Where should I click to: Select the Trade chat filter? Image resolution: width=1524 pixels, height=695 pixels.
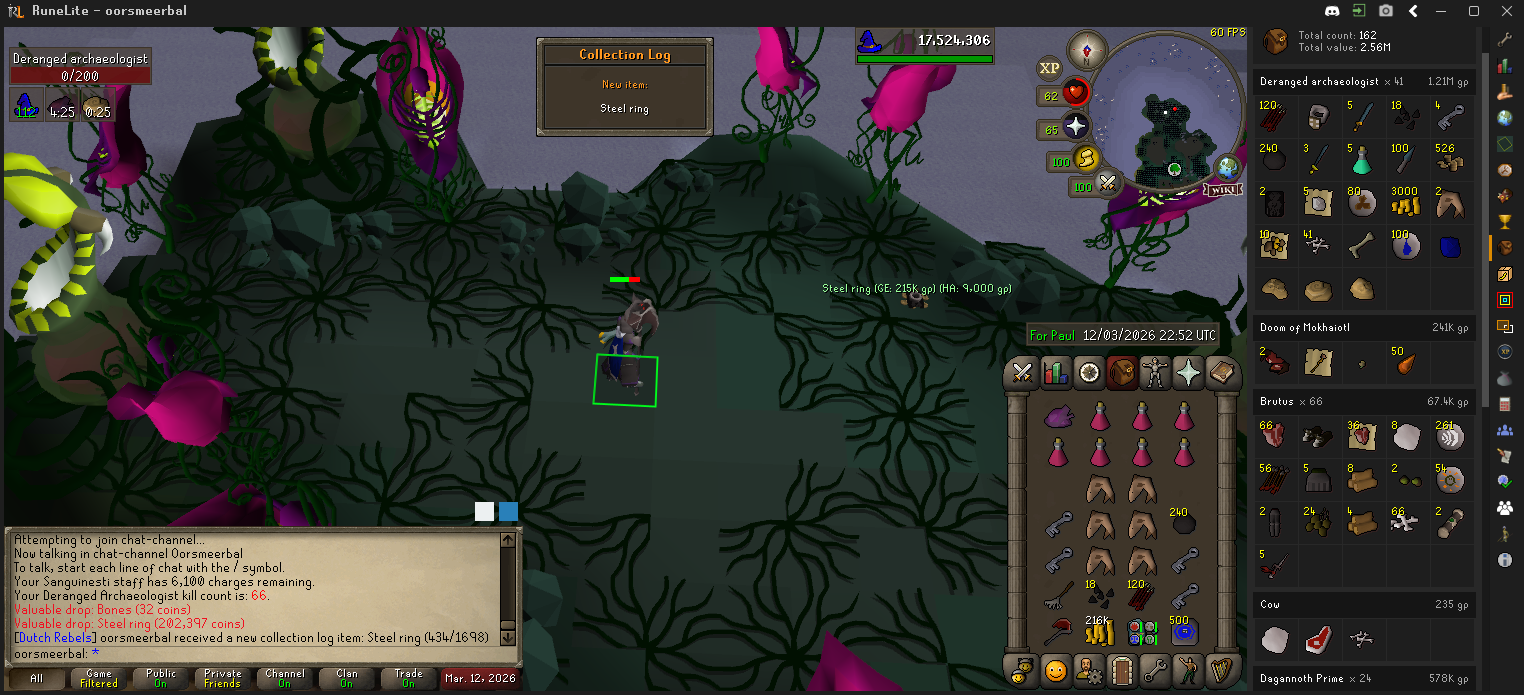pyautogui.click(x=409, y=679)
